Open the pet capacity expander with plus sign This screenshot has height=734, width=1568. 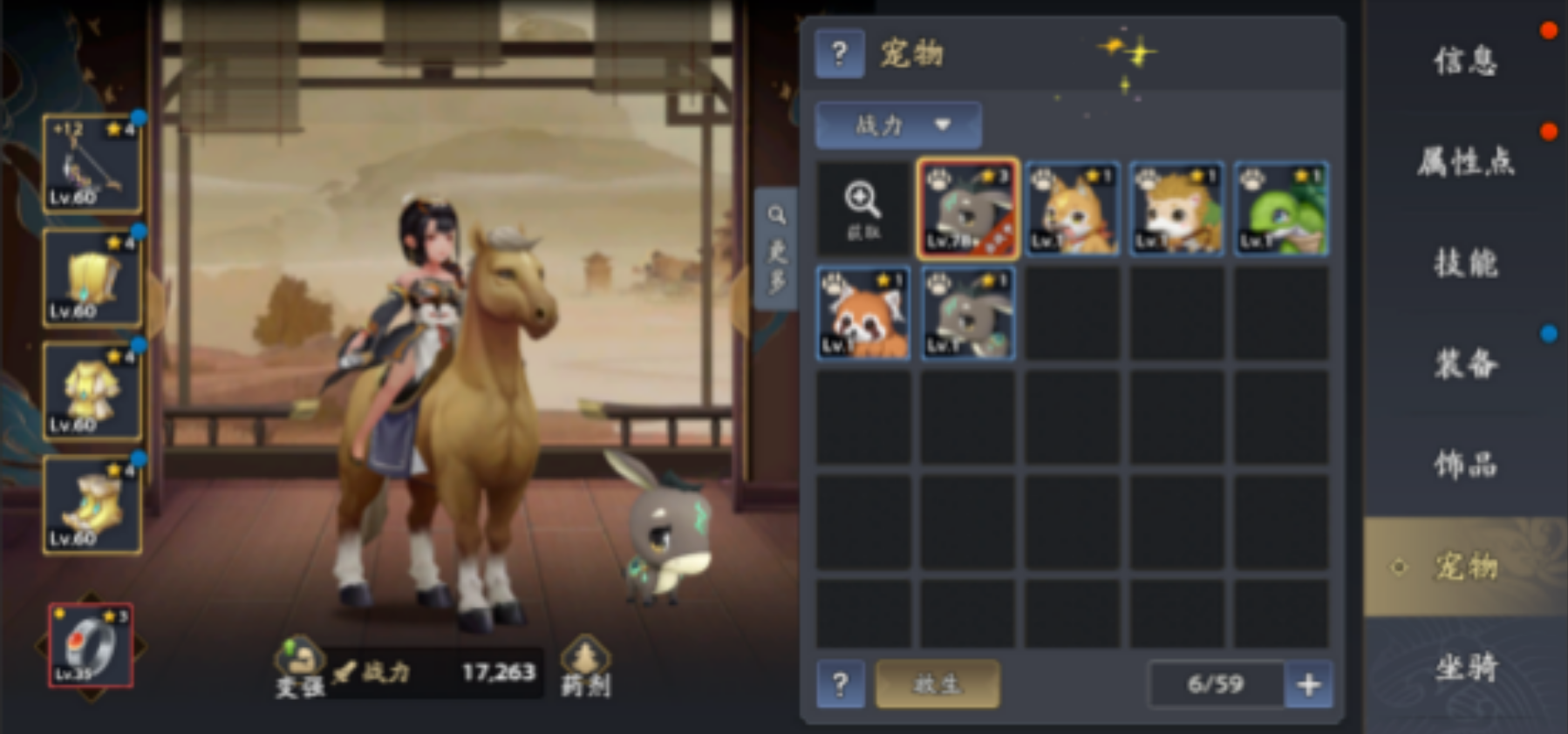[1308, 685]
